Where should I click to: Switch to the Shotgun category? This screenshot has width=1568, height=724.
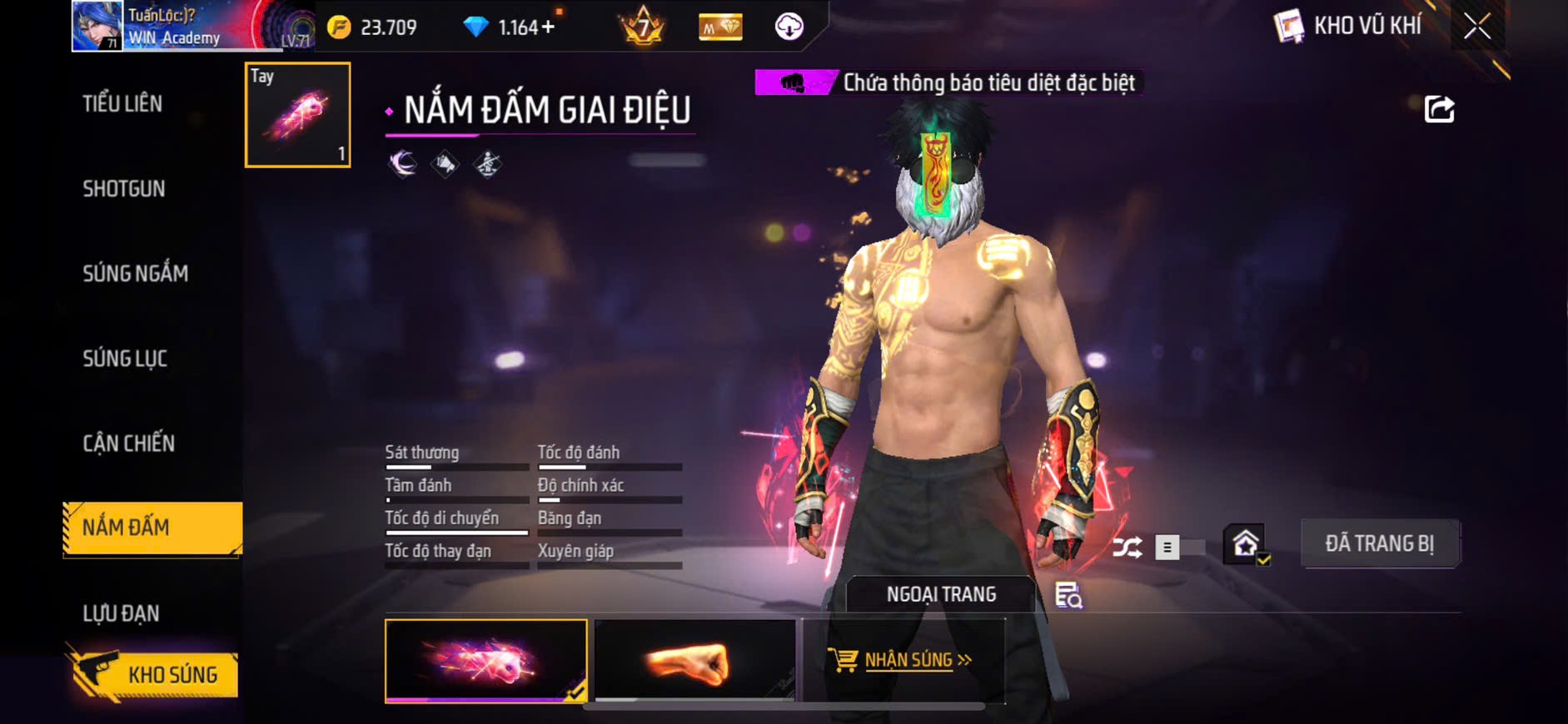click(124, 189)
